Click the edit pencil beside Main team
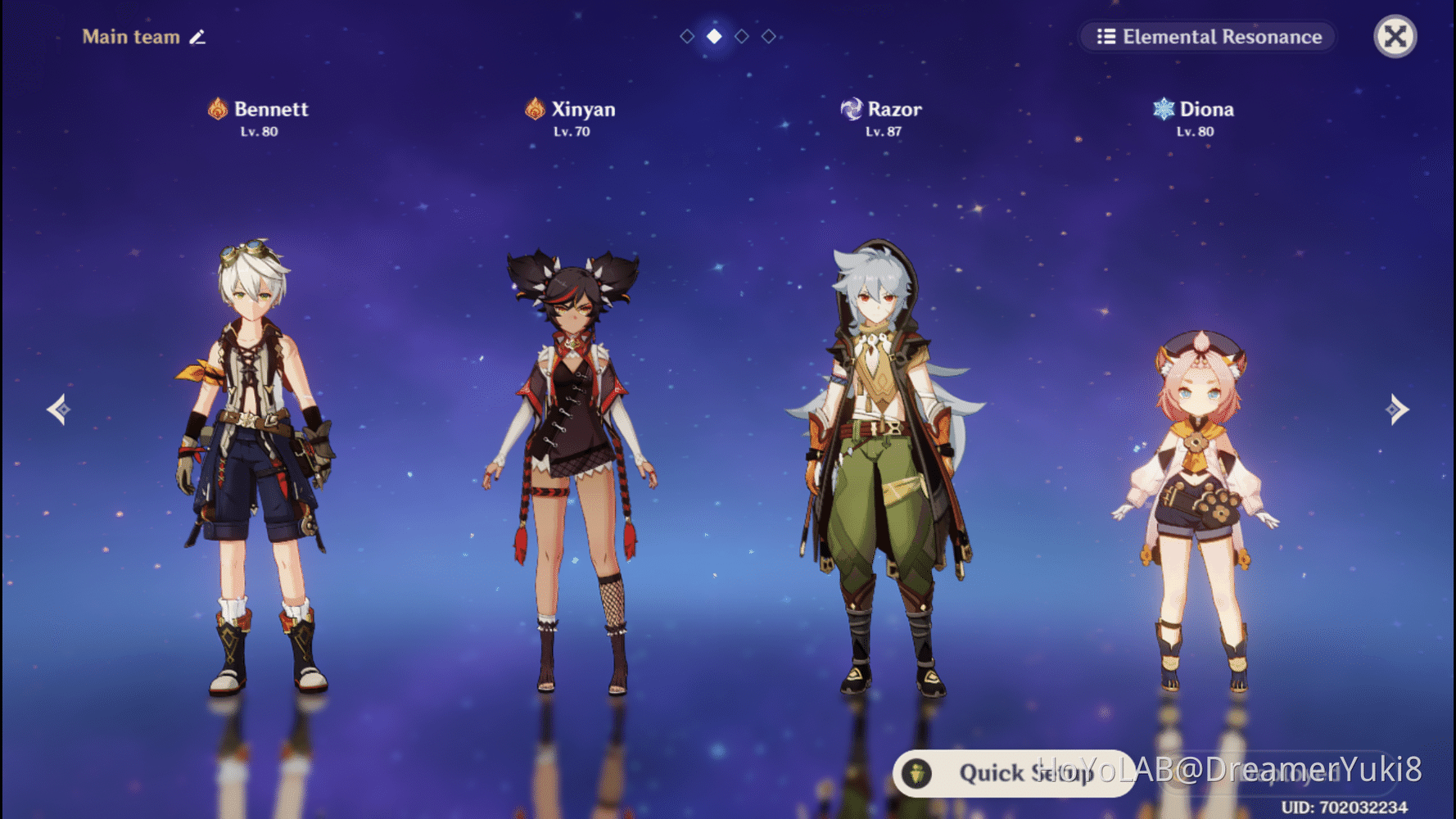The height and width of the screenshot is (819, 1456). (x=197, y=37)
